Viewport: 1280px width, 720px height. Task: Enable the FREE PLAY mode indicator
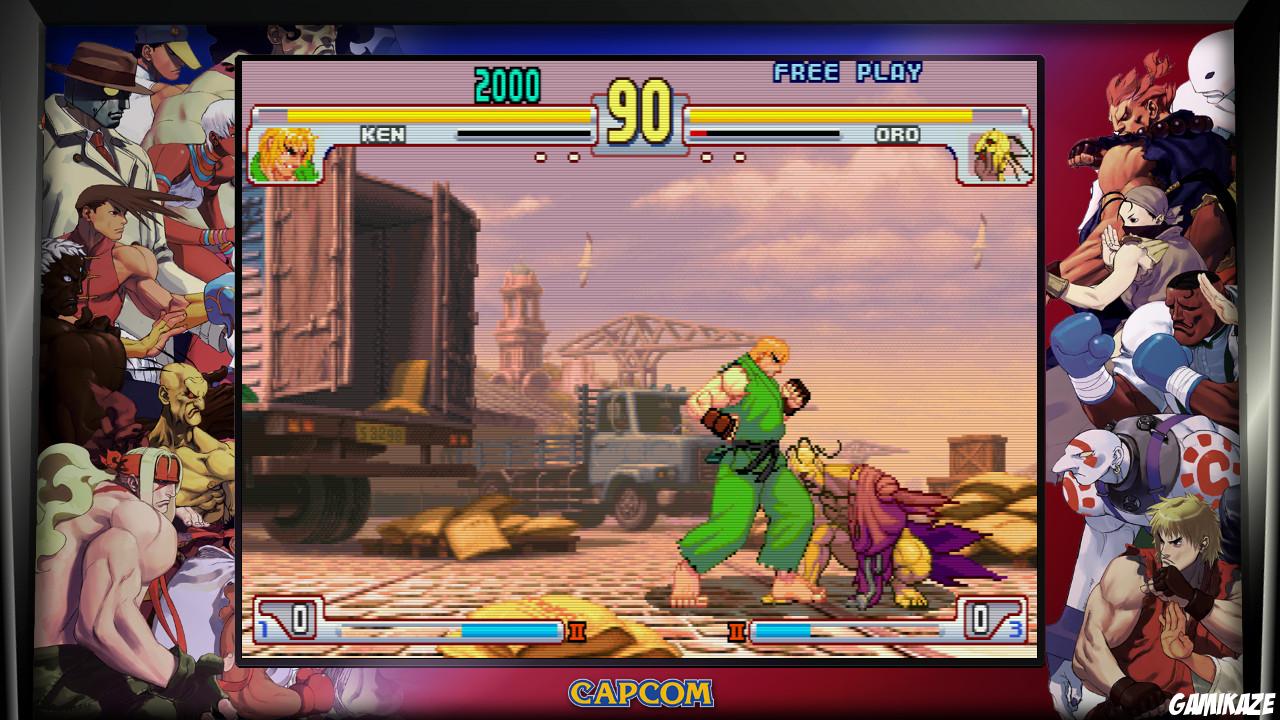tap(849, 72)
